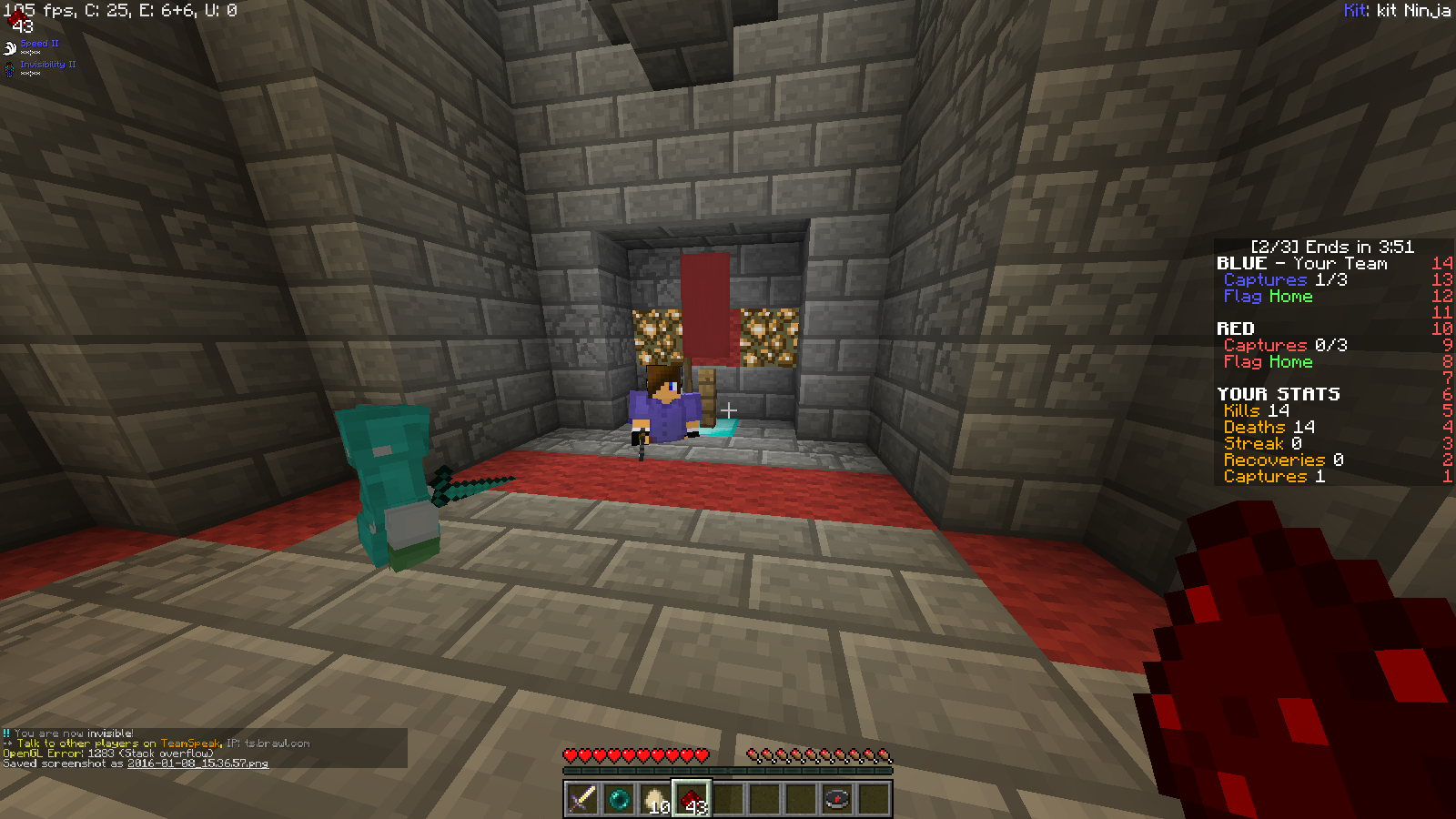Select the redstone stack of 43 in the hotbar

pyautogui.click(x=692, y=800)
